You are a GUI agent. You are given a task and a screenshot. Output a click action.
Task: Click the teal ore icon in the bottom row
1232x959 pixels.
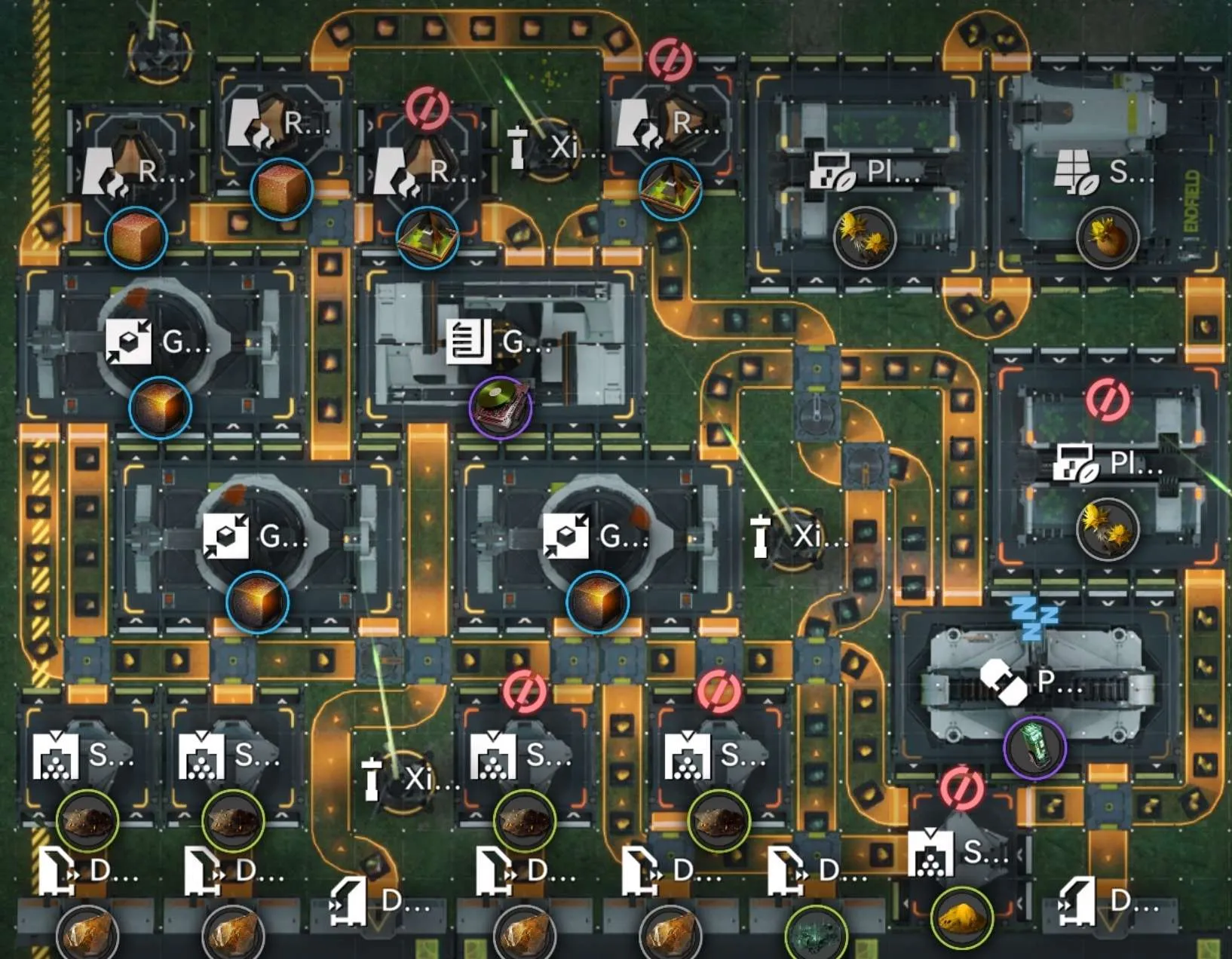(x=816, y=933)
